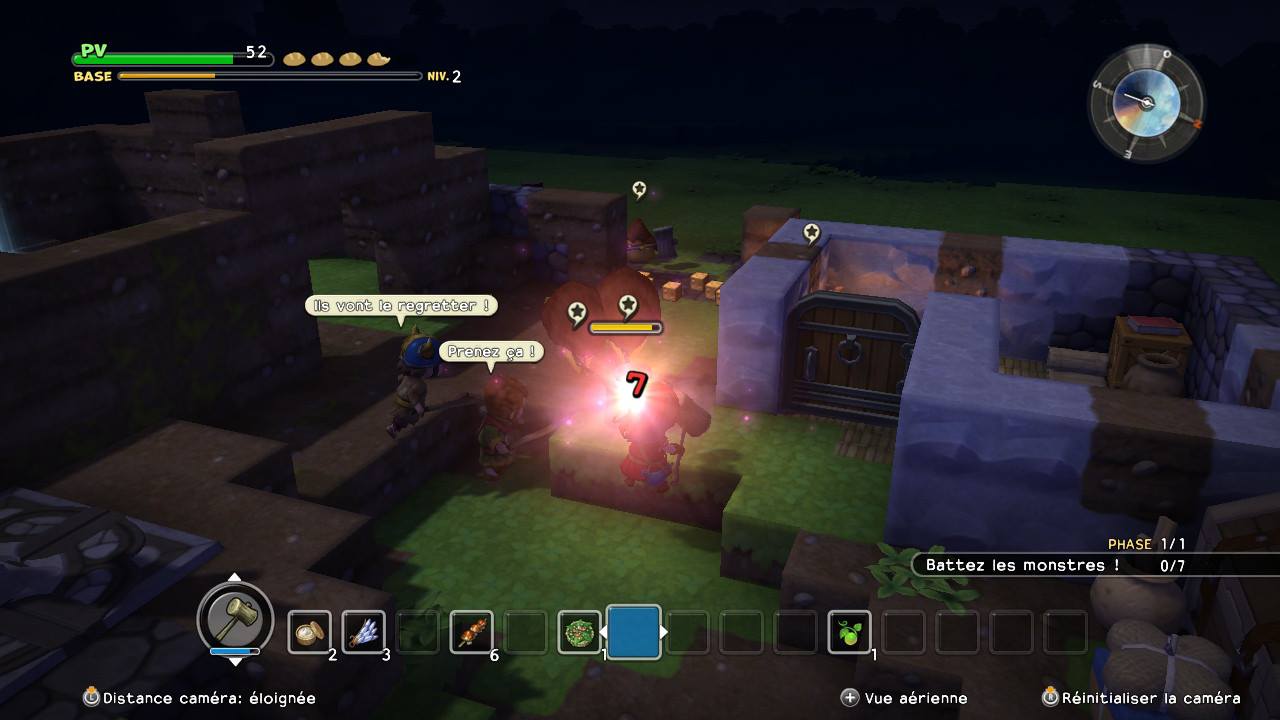The width and height of the screenshot is (1280, 720).
Task: Pick the meat skewer hotbar slot
Action: (471, 632)
